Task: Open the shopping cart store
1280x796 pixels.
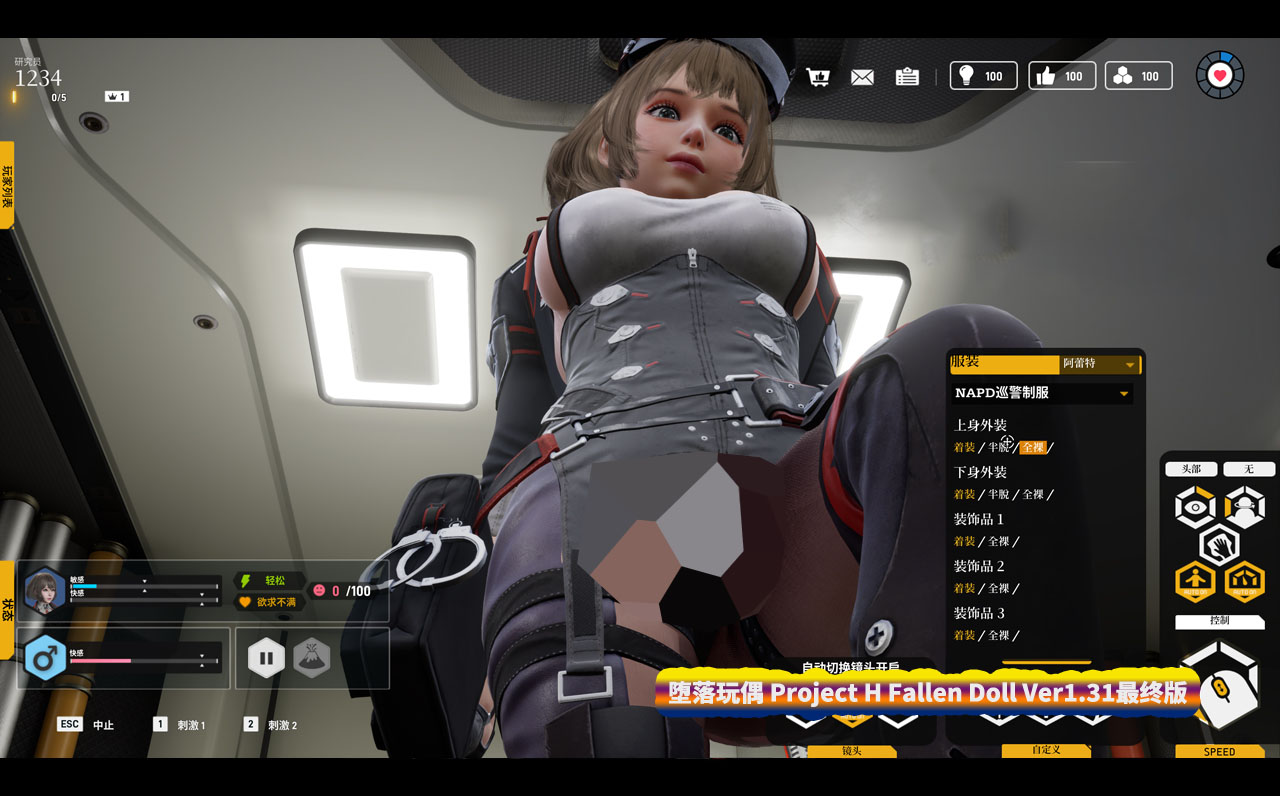Action: [x=819, y=77]
